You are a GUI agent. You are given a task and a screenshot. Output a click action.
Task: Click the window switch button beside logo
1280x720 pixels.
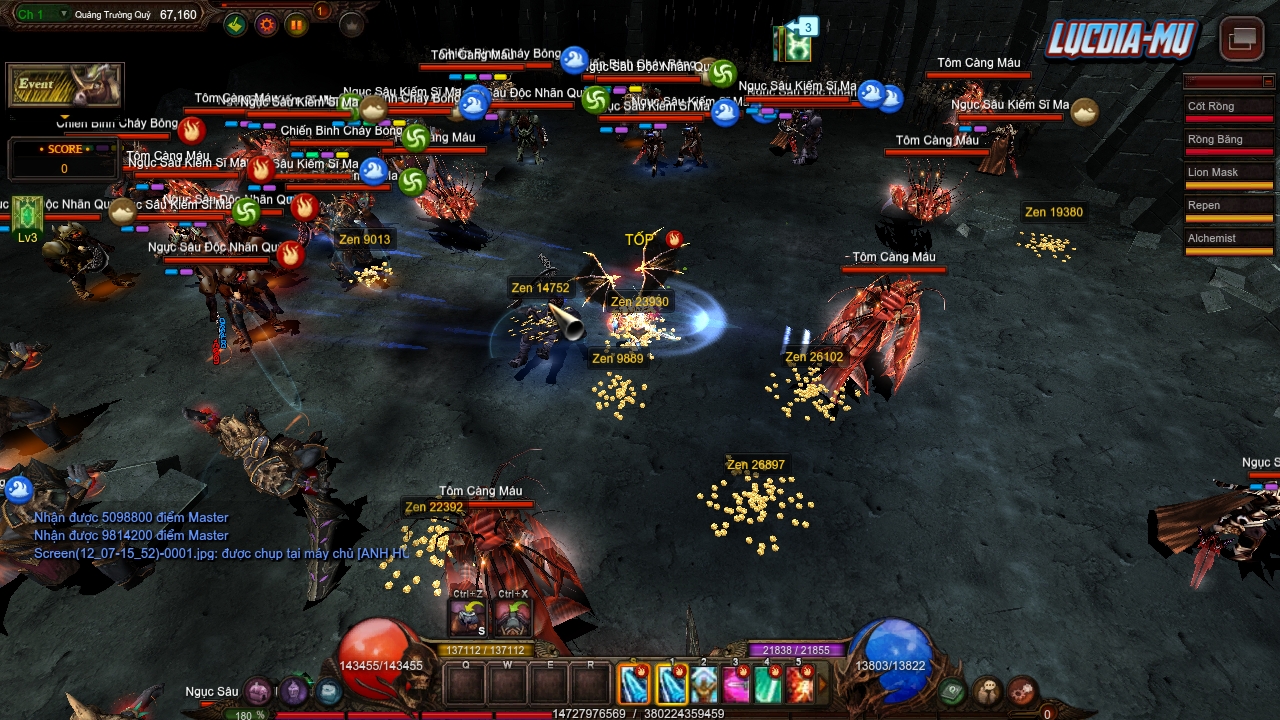1242,39
